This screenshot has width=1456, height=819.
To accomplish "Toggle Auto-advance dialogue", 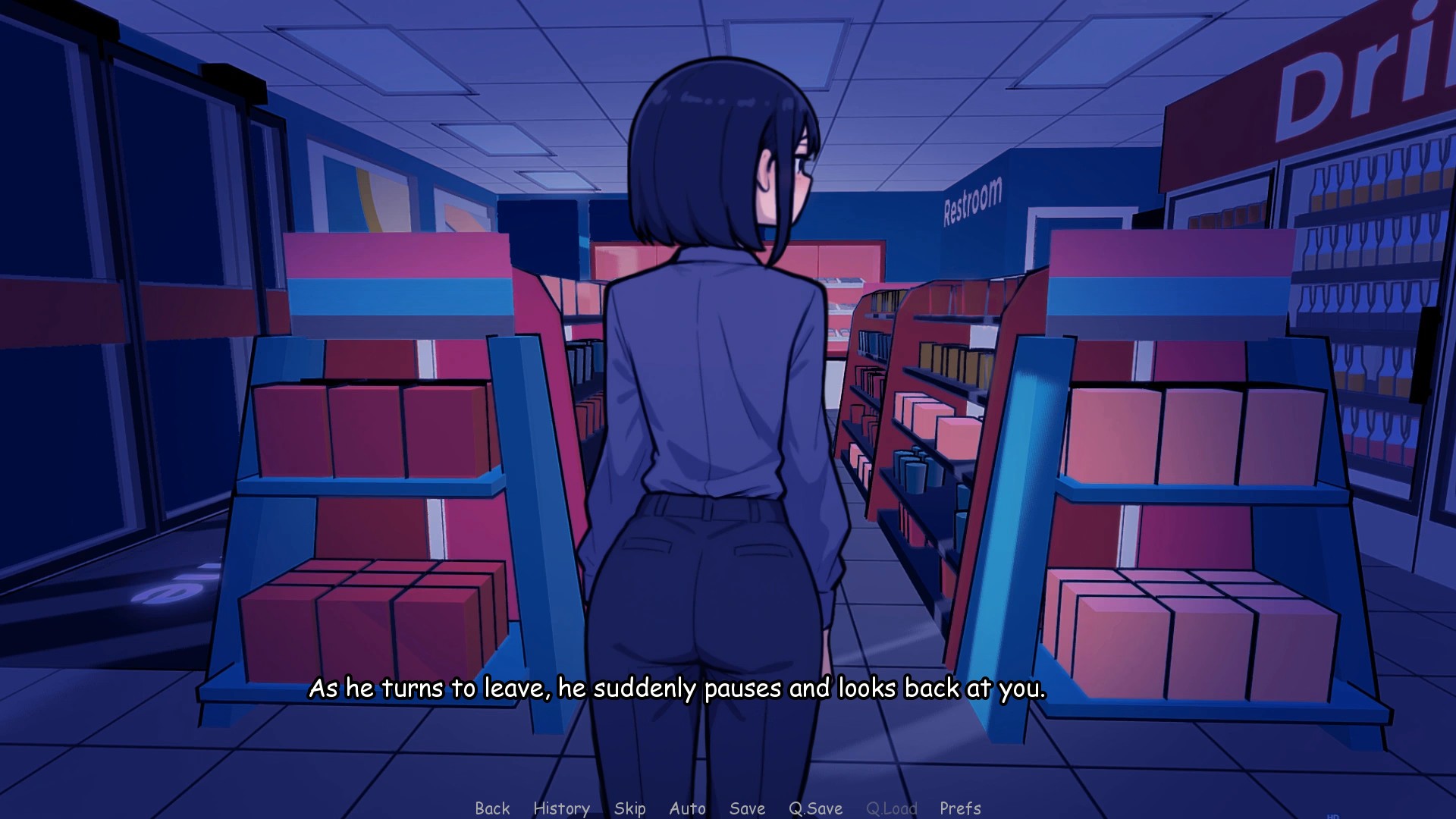I will pyautogui.click(x=687, y=808).
